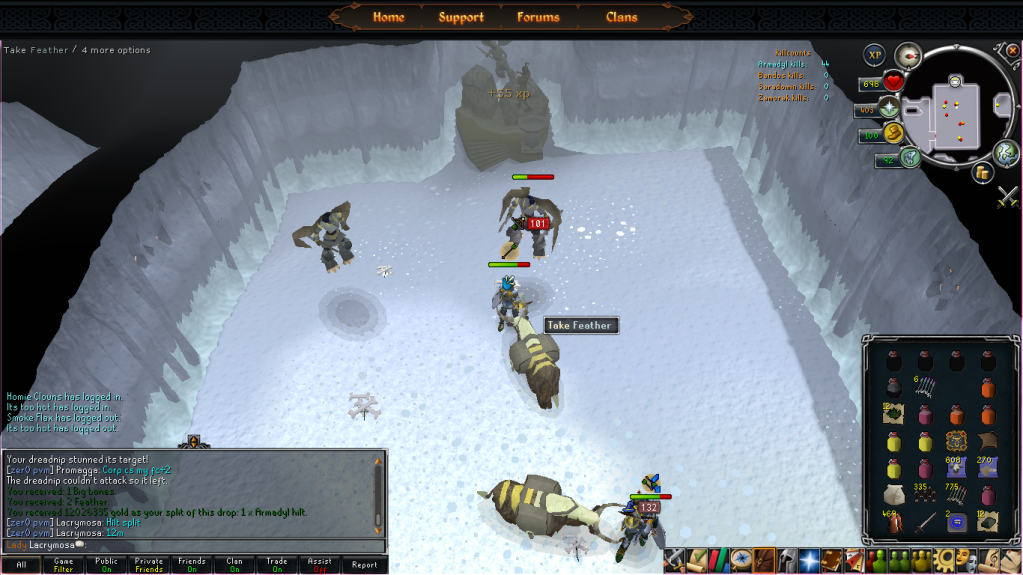The height and width of the screenshot is (575, 1023).
Task: Activate the prayer star orb
Action: [x=888, y=108]
